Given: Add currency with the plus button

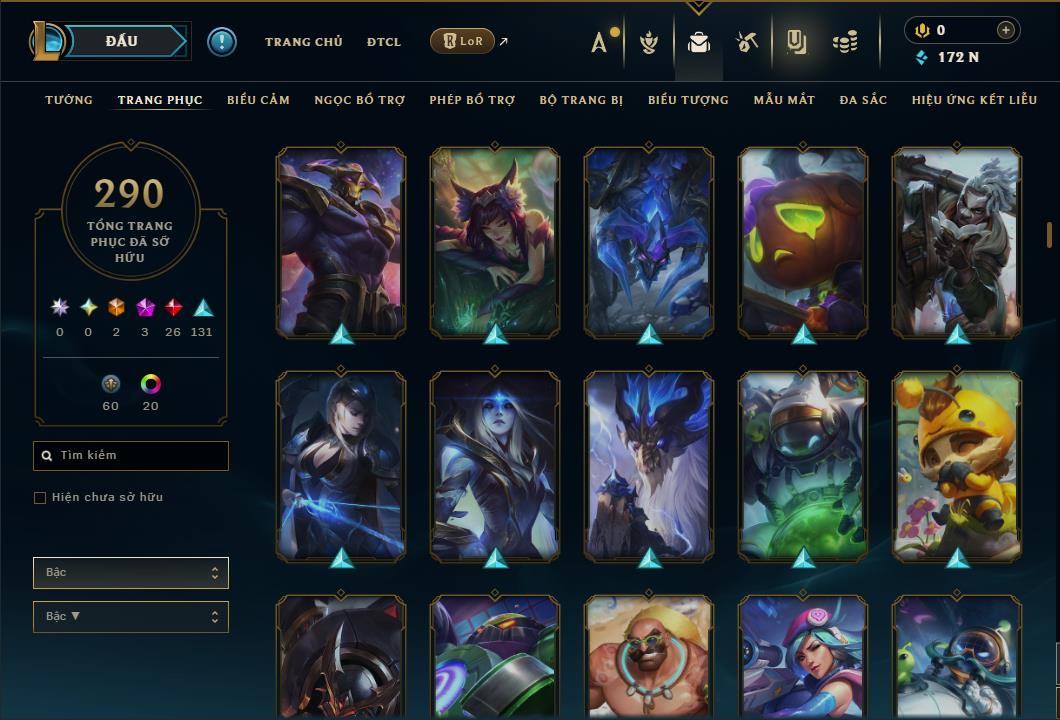Looking at the screenshot, I should tap(1006, 30).
